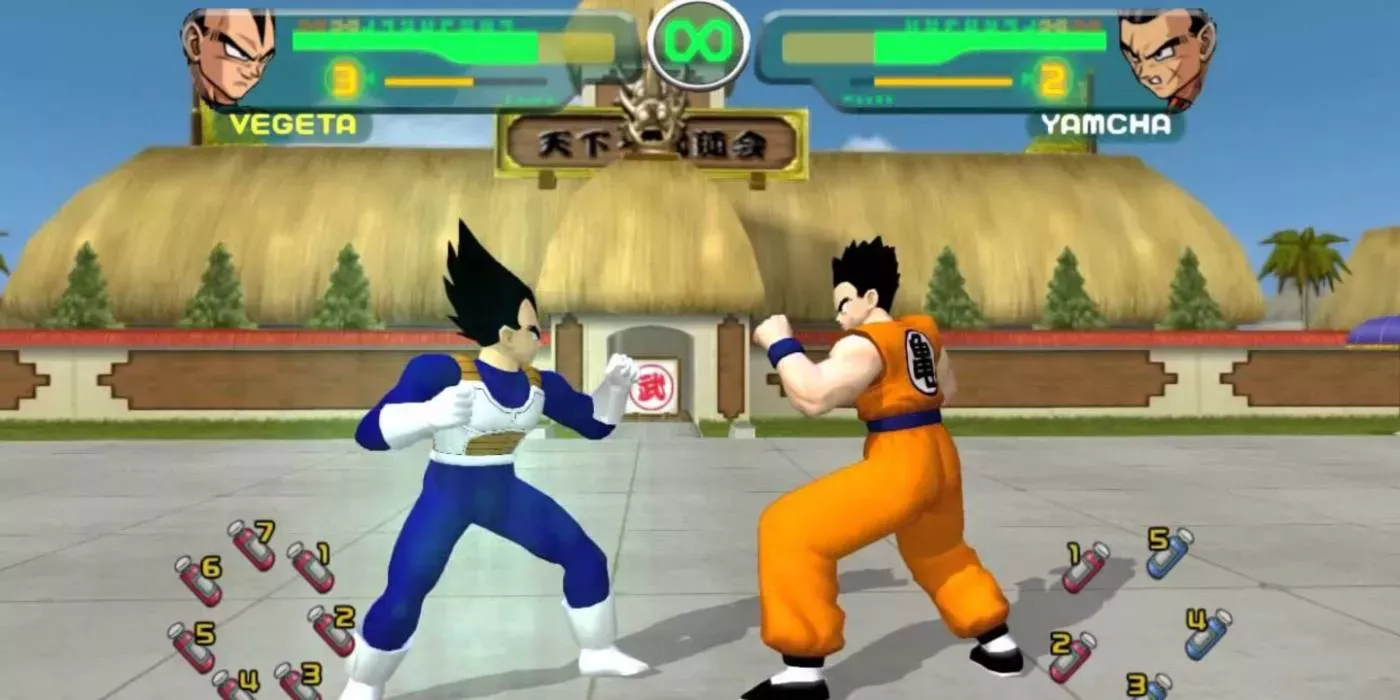Activate Vegeta's red capsule numbered 3
This screenshot has height=700, width=1400.
coord(296,683)
